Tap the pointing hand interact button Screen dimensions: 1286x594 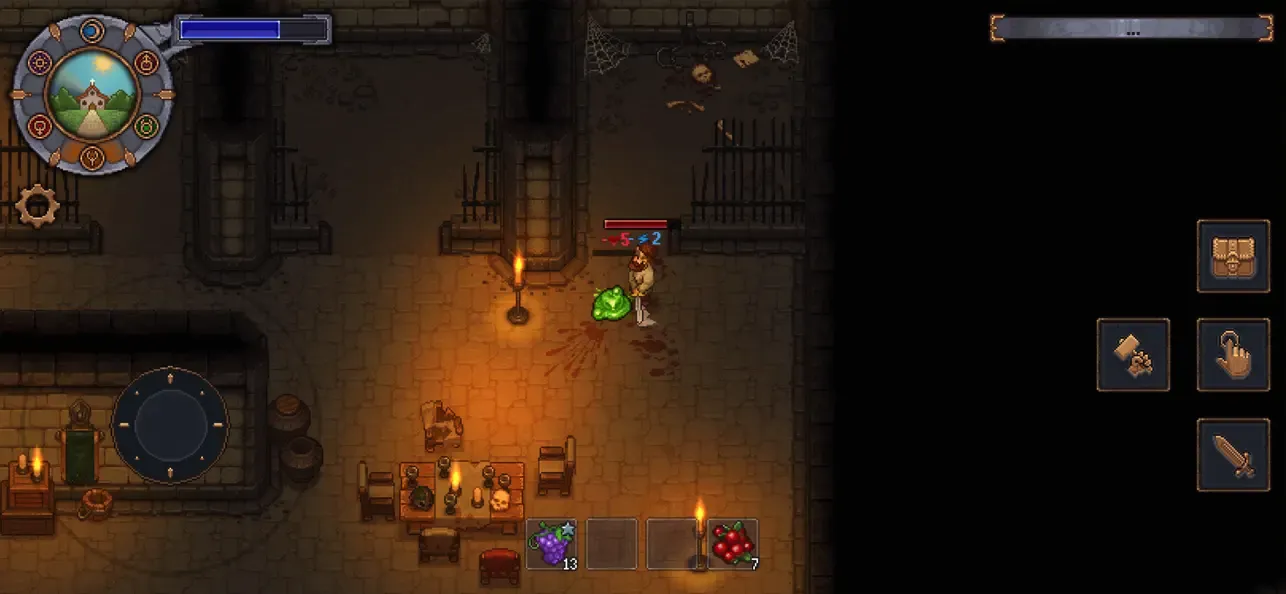tap(1233, 355)
